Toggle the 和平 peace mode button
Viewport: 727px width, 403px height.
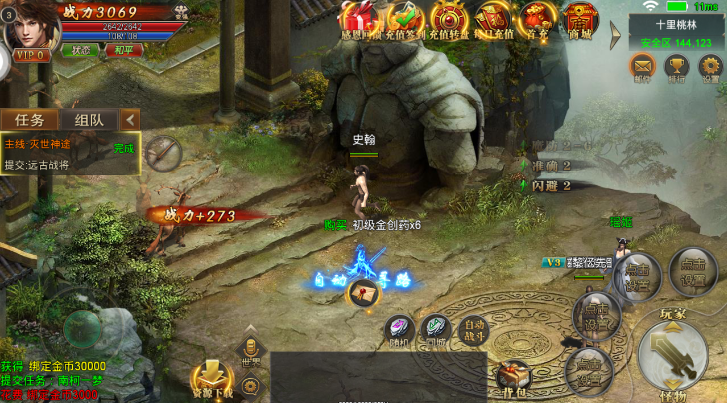(123, 49)
